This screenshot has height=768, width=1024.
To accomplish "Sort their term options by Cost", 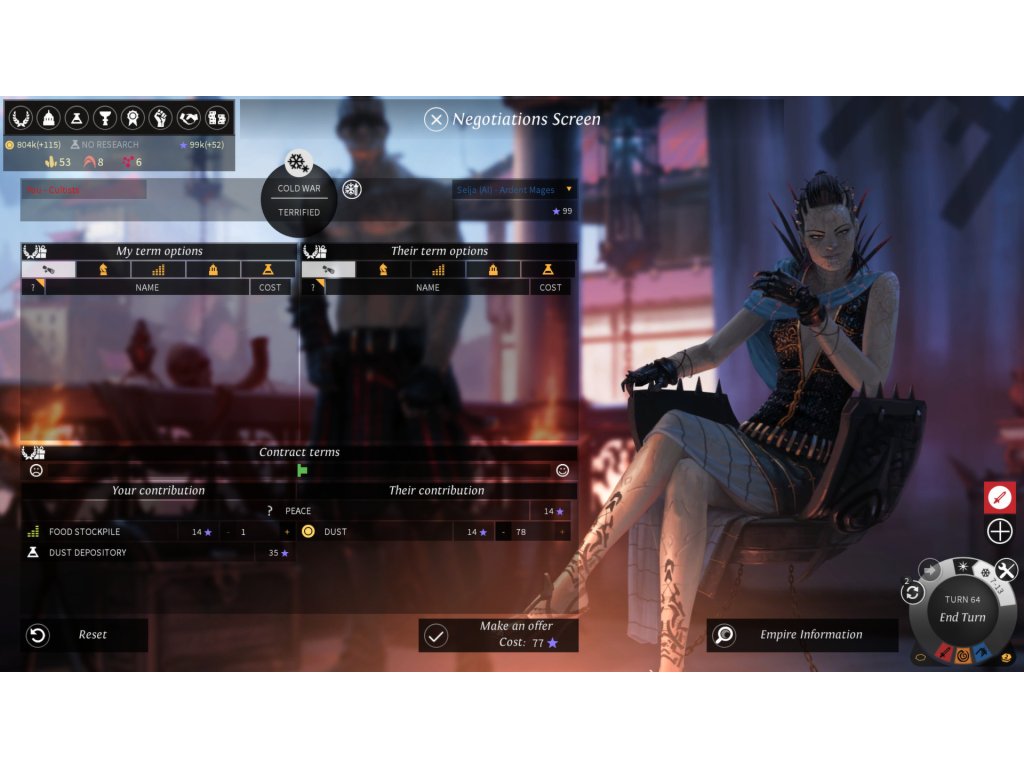I will (x=550, y=287).
